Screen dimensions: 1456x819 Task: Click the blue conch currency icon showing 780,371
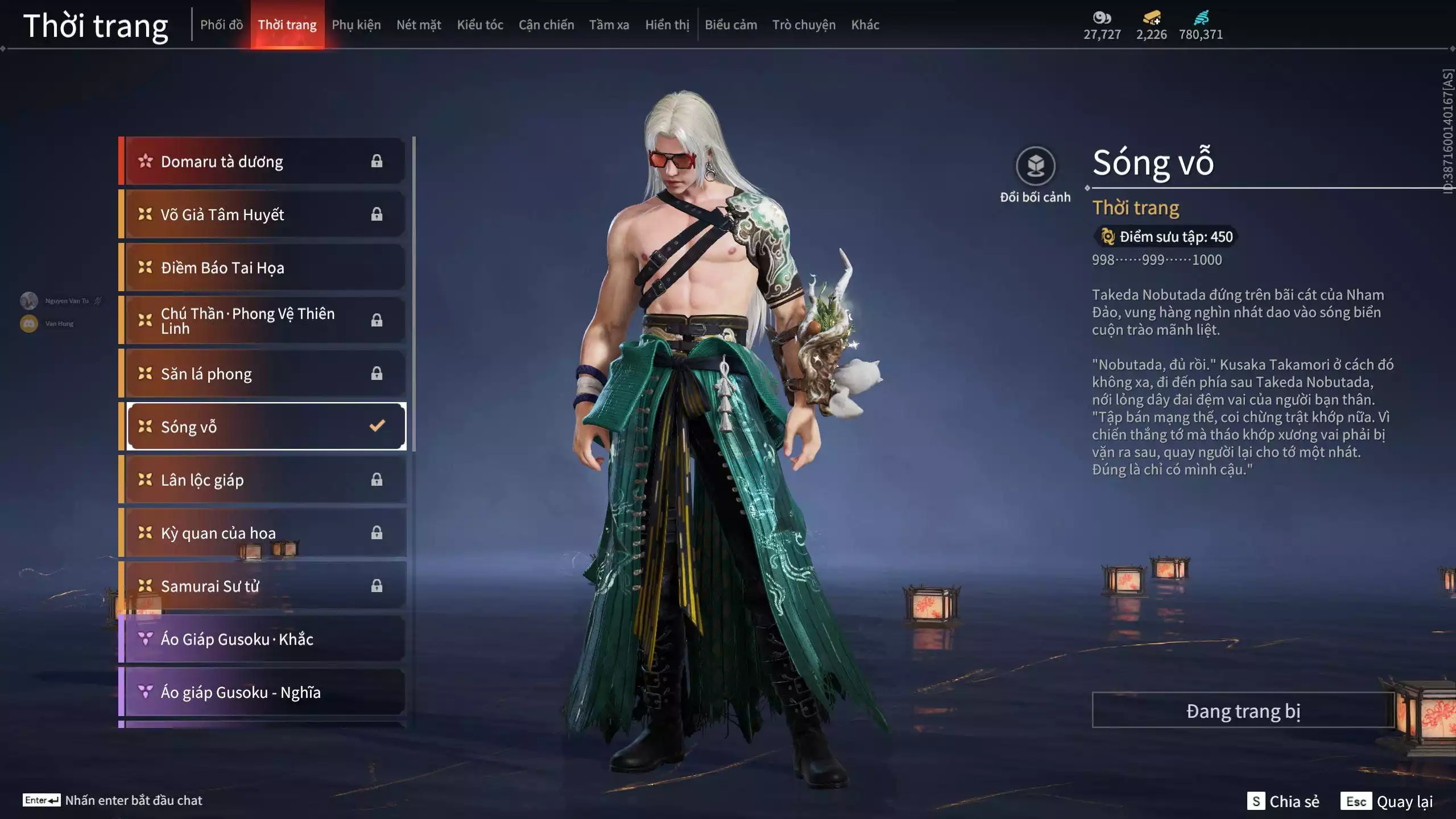pyautogui.click(x=1200, y=18)
